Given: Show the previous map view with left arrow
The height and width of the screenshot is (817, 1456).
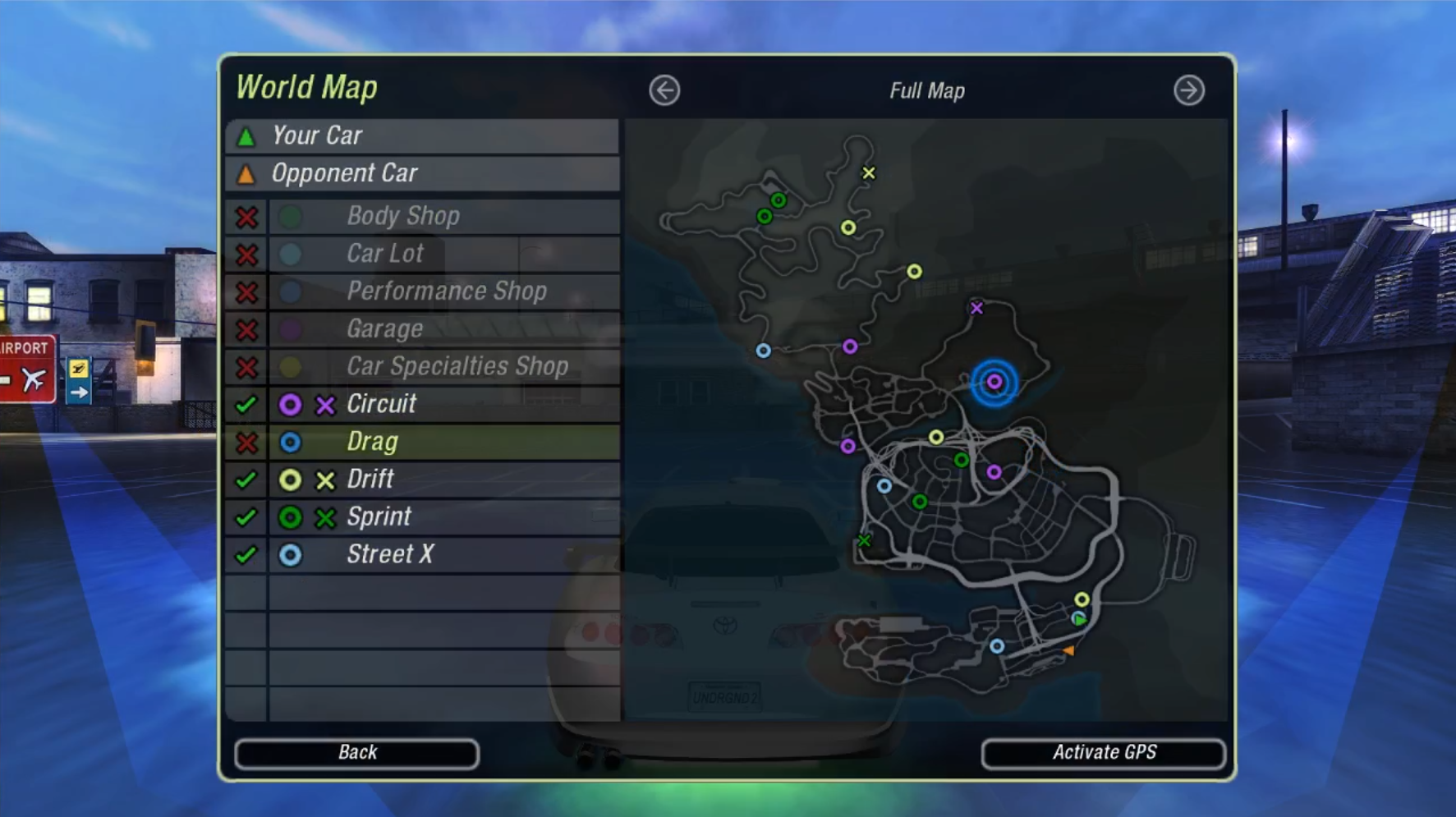Looking at the screenshot, I should (x=664, y=90).
